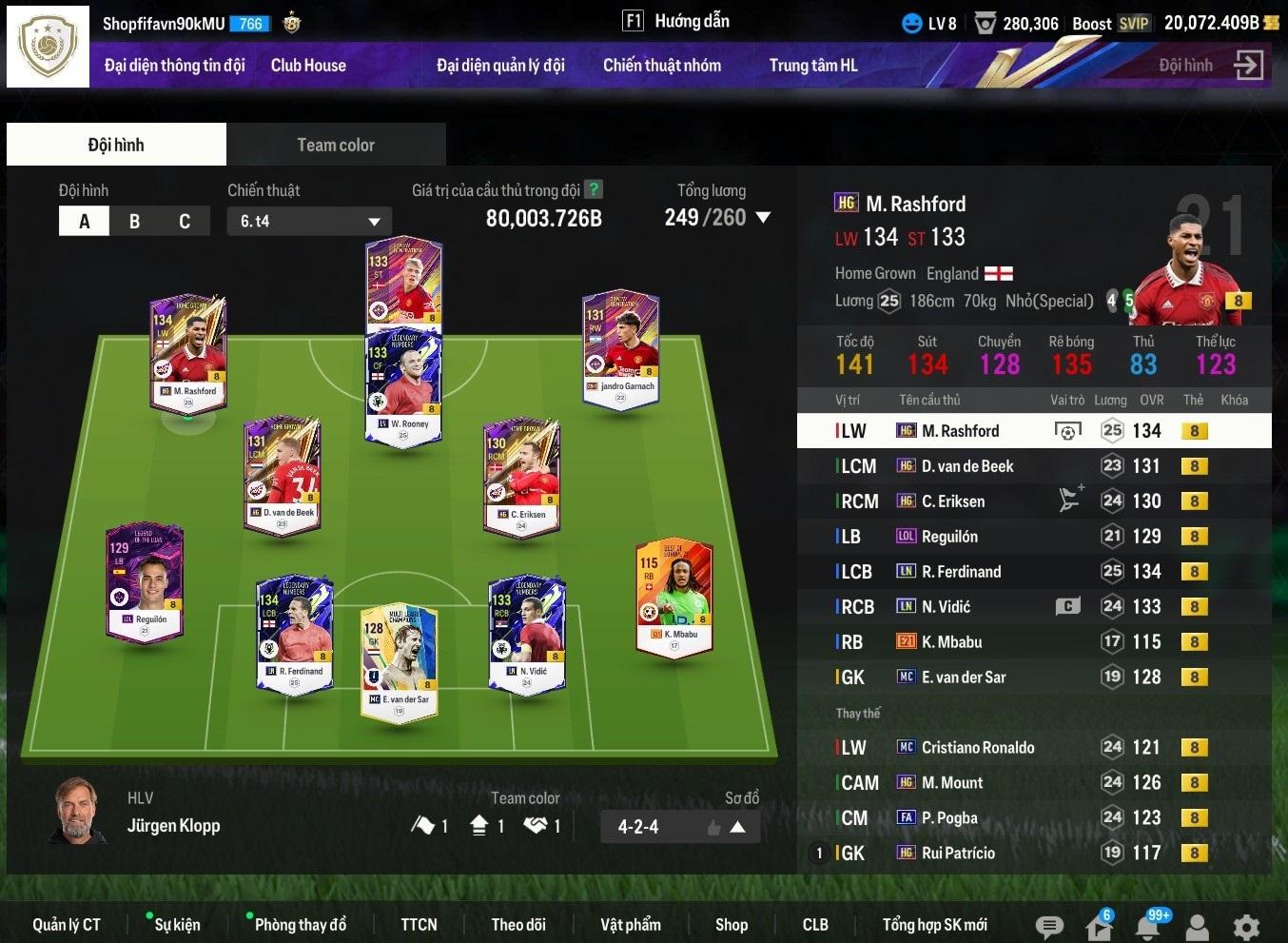Go to Chiến thuật nhóm menu
This screenshot has height=943, width=1288.
click(x=661, y=66)
